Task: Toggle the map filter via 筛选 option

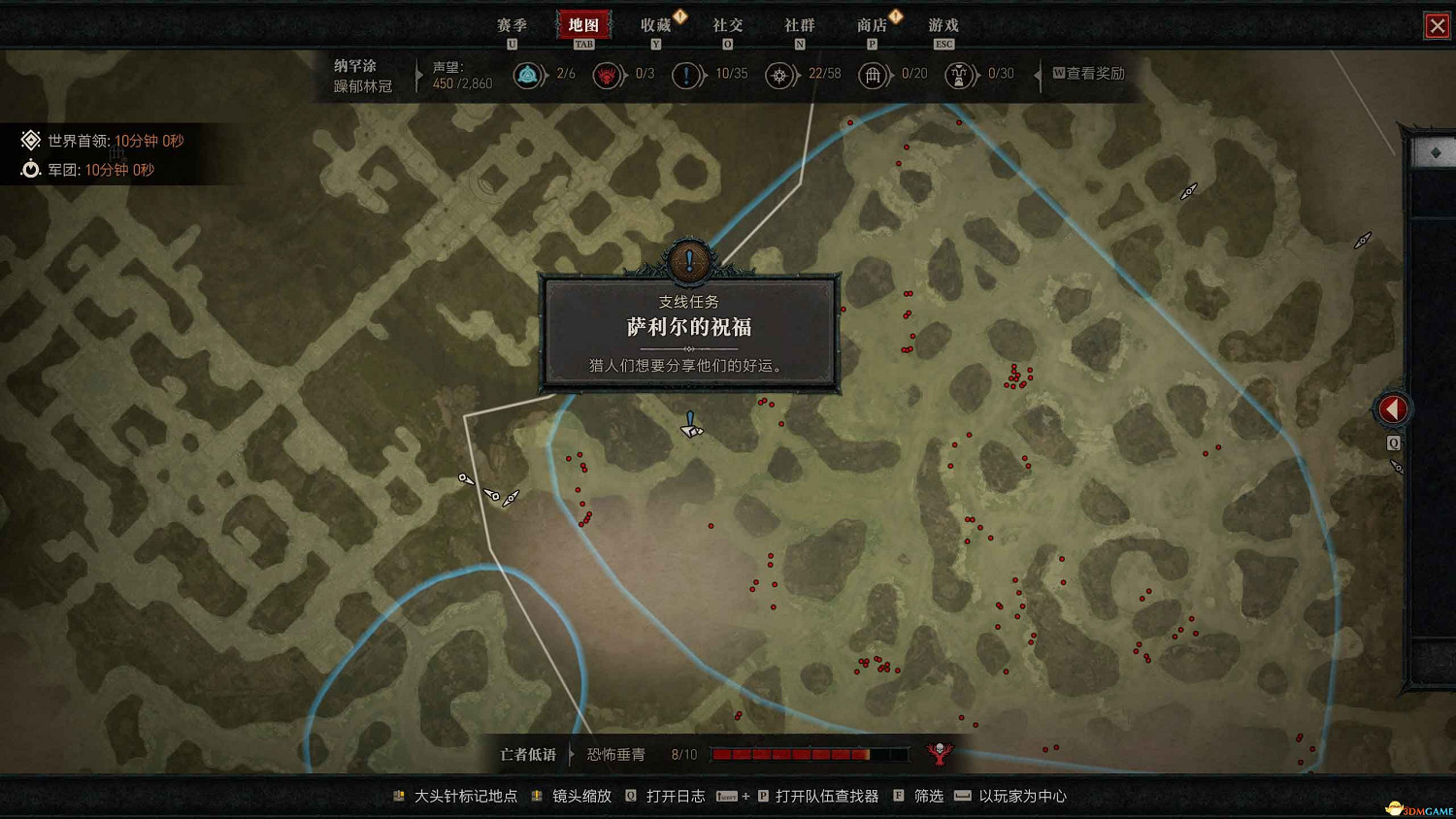Action: pos(927,796)
